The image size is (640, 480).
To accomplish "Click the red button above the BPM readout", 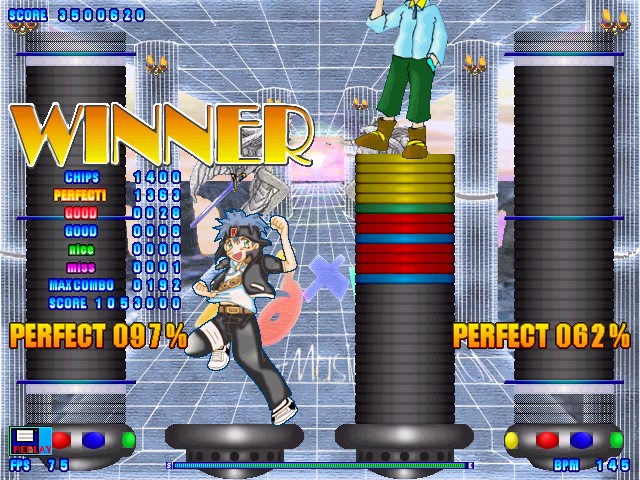I will pos(547,440).
